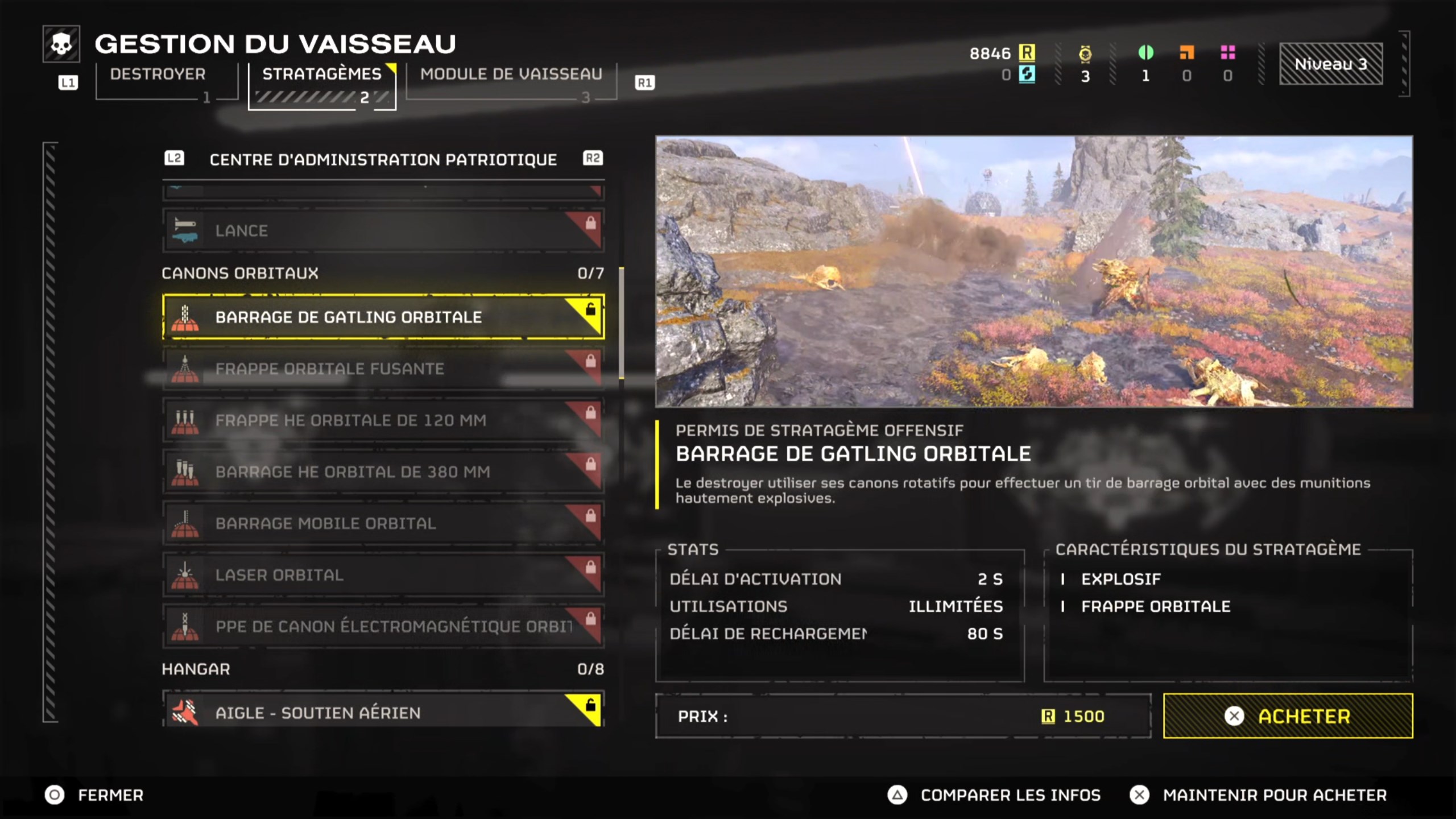Click the skull emblem next to Gestion du Vaisseau
The height and width of the screenshot is (819, 1456).
click(x=63, y=44)
